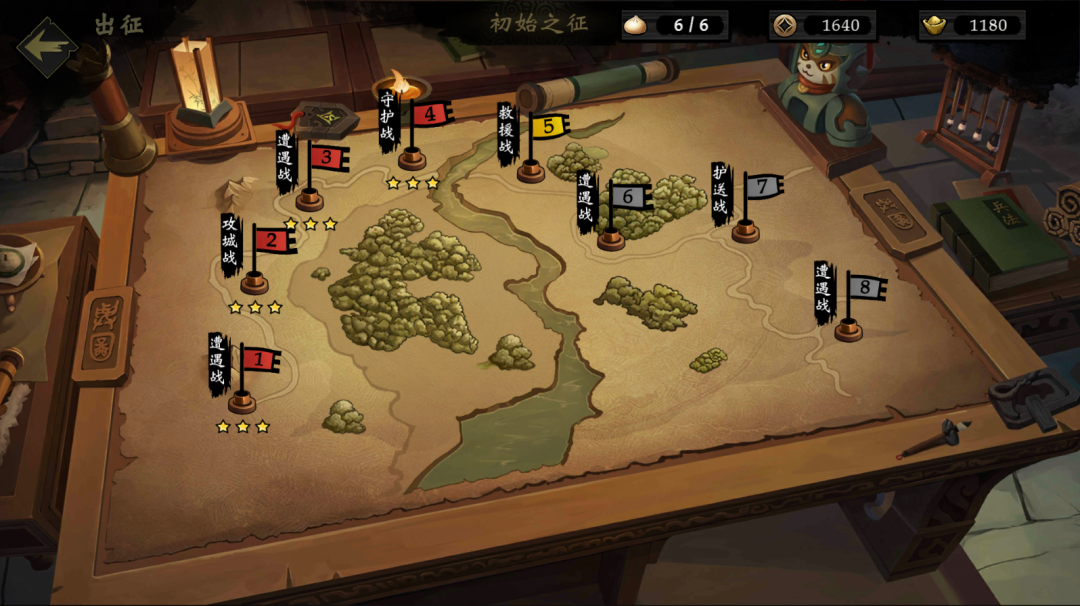Go back using the arrow button

(48, 47)
